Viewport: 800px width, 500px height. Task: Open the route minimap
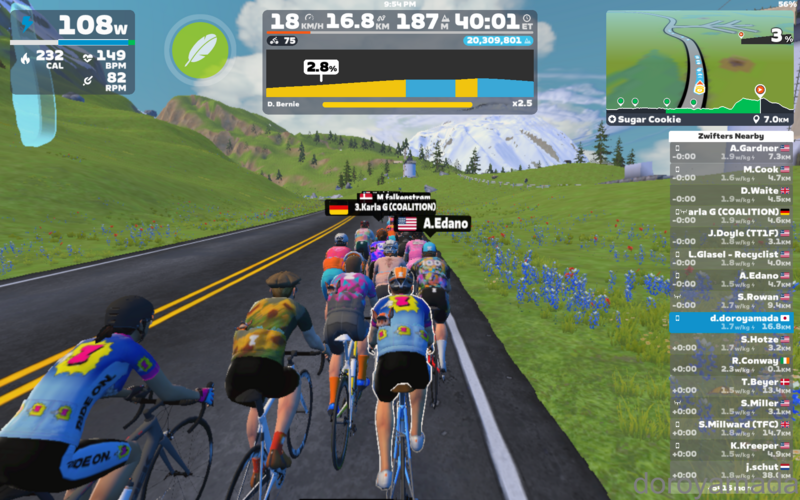click(698, 60)
